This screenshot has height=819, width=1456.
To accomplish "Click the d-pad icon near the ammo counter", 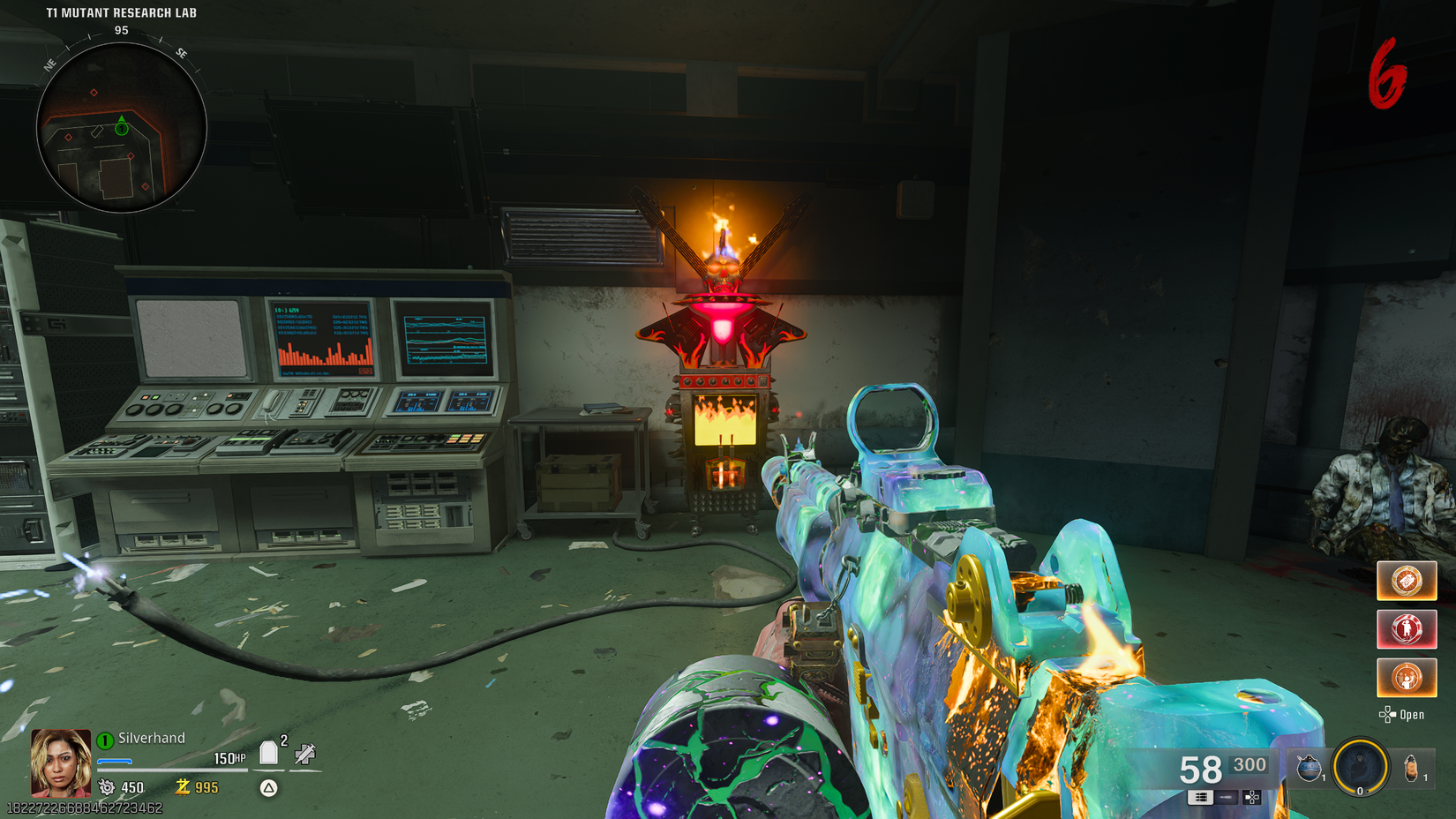I will [1252, 797].
